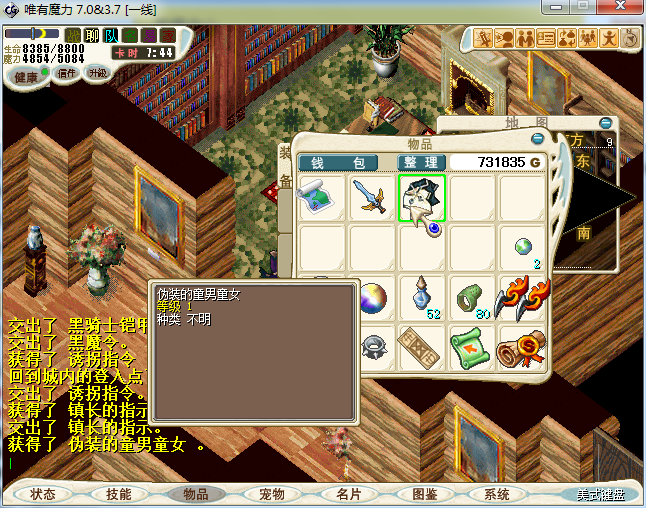Open the 名片 name card menu
This screenshot has height=508, width=646.
pos(348,494)
